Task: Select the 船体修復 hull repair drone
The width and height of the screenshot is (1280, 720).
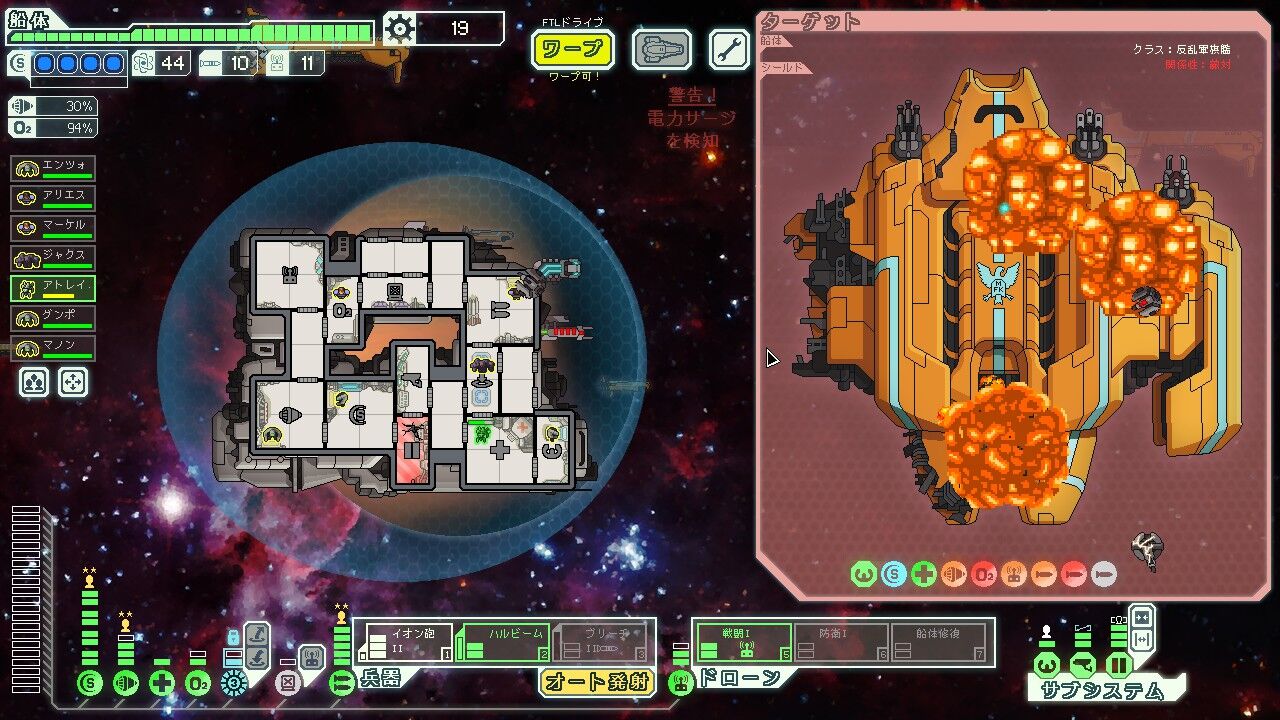Action: coord(939,641)
